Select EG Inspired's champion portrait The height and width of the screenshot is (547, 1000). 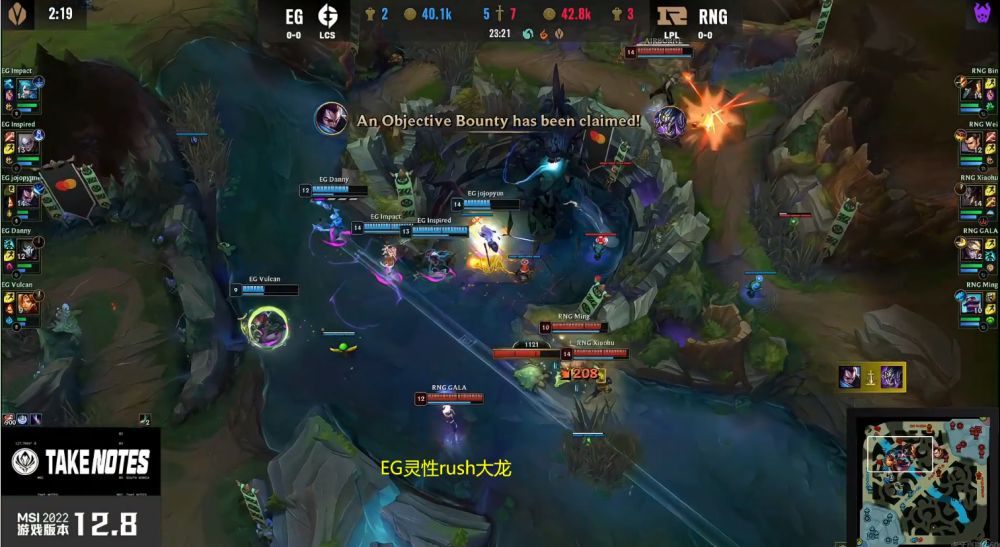pos(28,142)
